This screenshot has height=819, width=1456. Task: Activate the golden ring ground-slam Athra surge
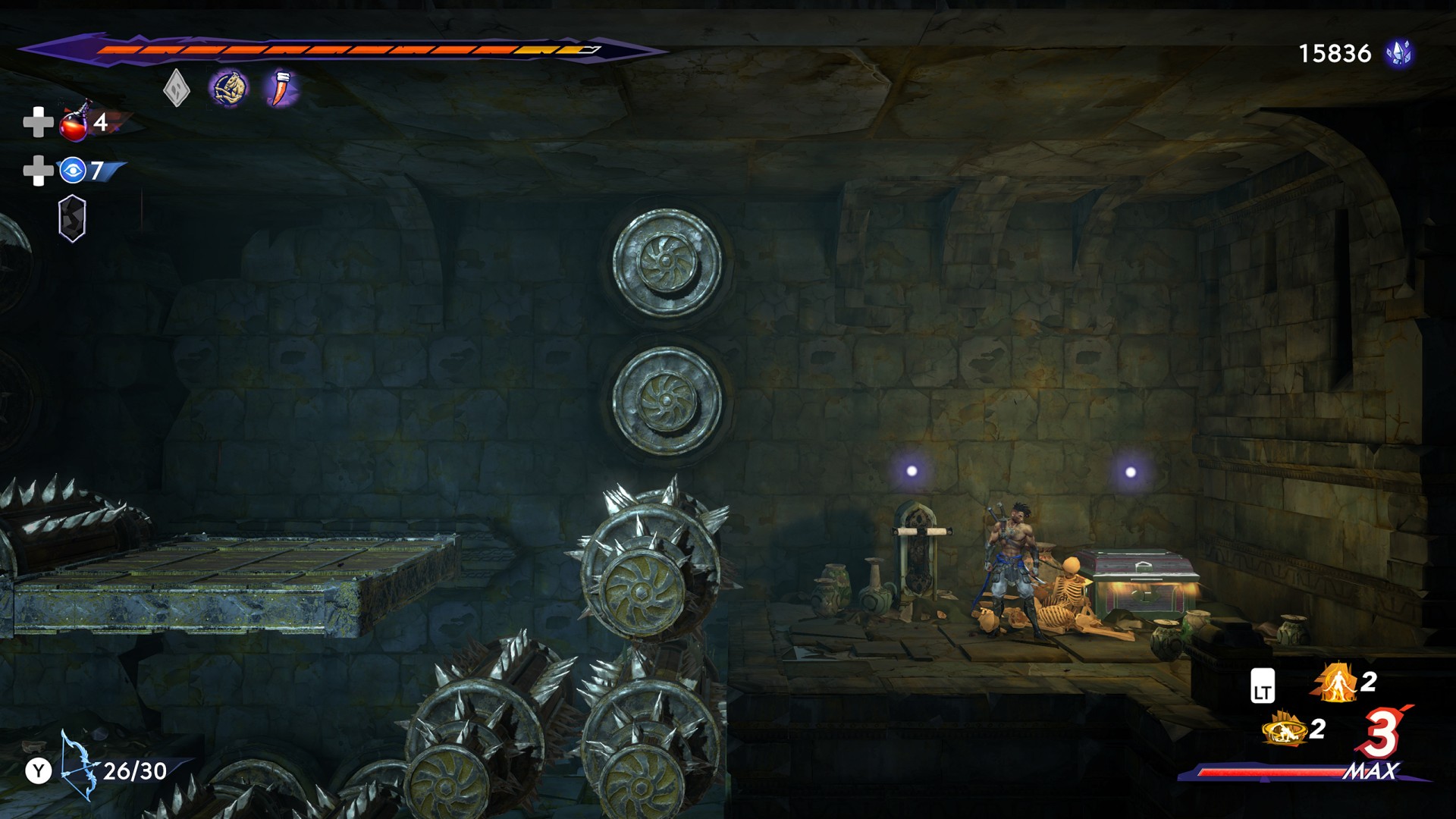tap(1285, 730)
